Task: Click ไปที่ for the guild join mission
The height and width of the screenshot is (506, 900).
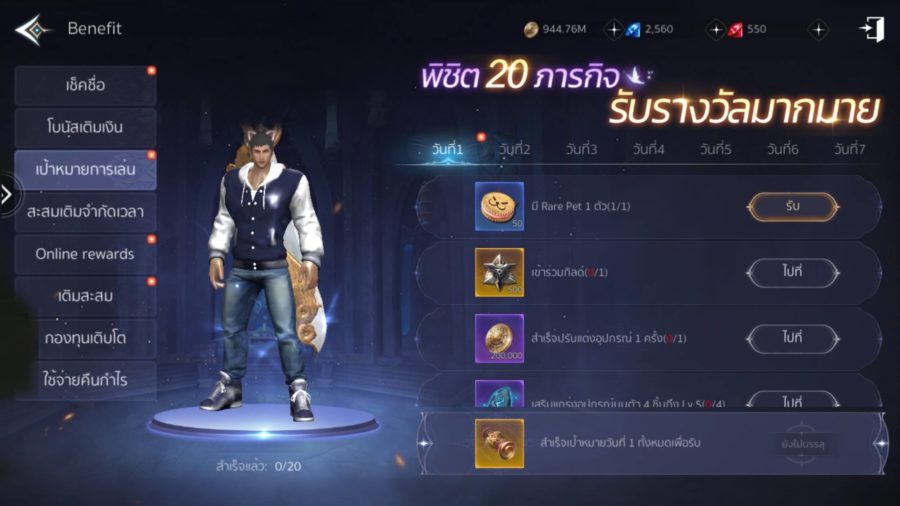Action: (793, 271)
